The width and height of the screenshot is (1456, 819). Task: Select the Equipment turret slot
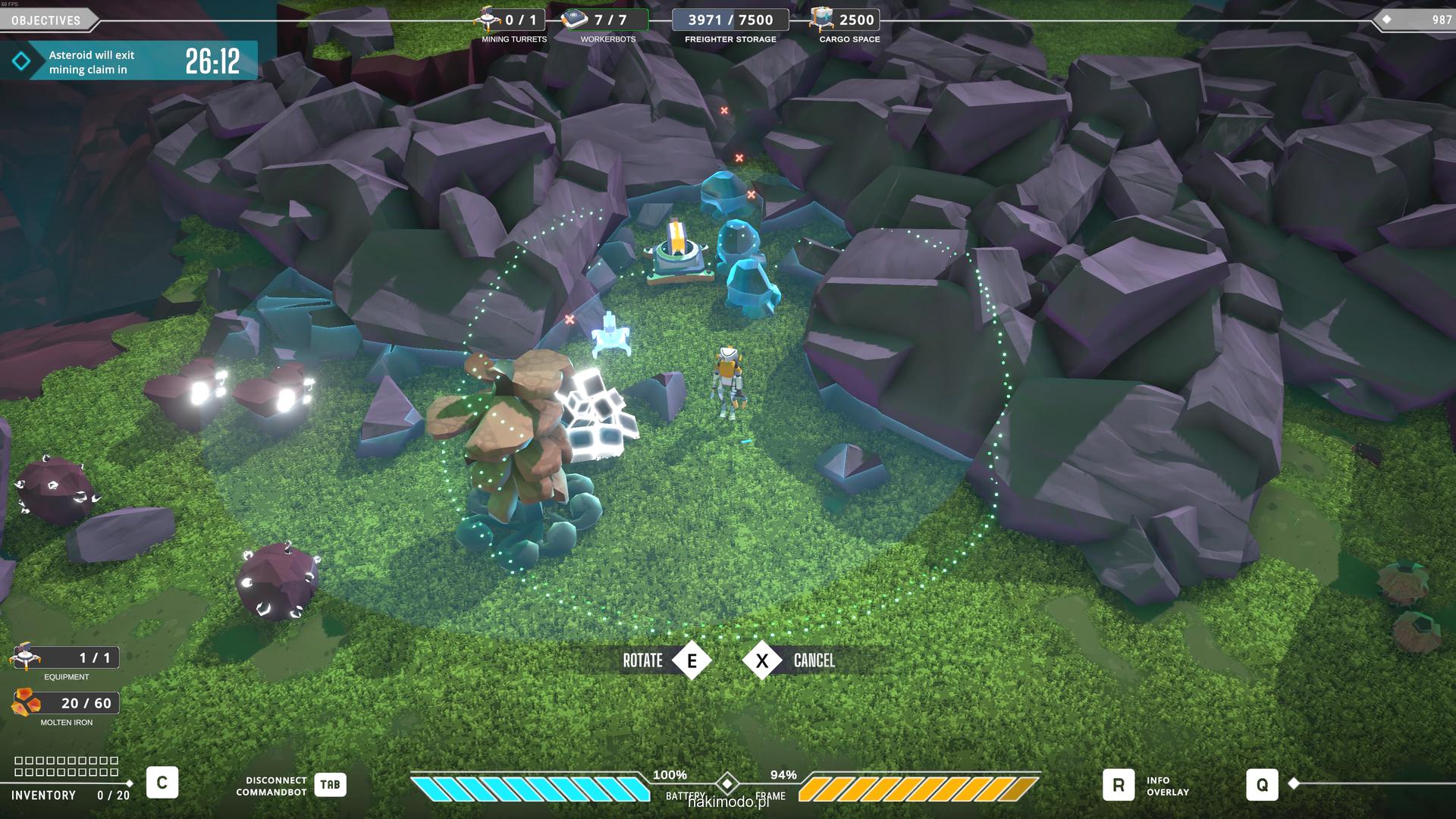point(25,657)
